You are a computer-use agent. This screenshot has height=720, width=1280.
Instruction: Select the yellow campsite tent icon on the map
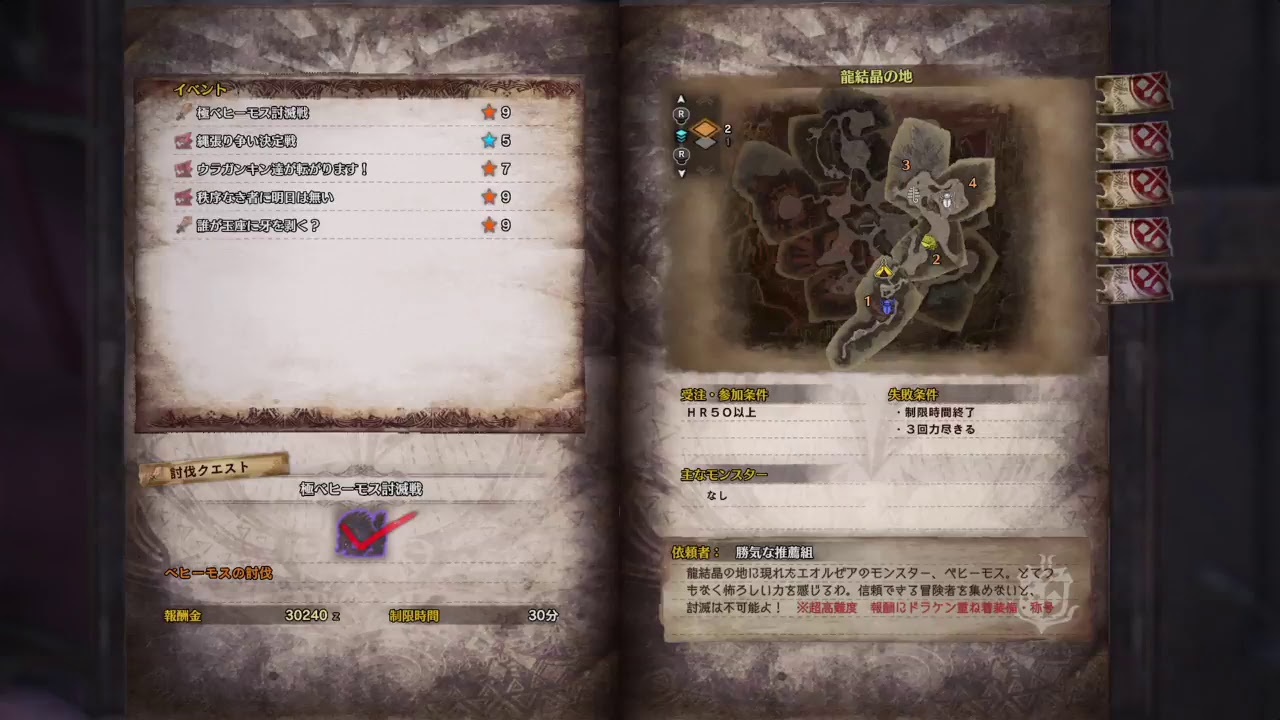click(884, 271)
